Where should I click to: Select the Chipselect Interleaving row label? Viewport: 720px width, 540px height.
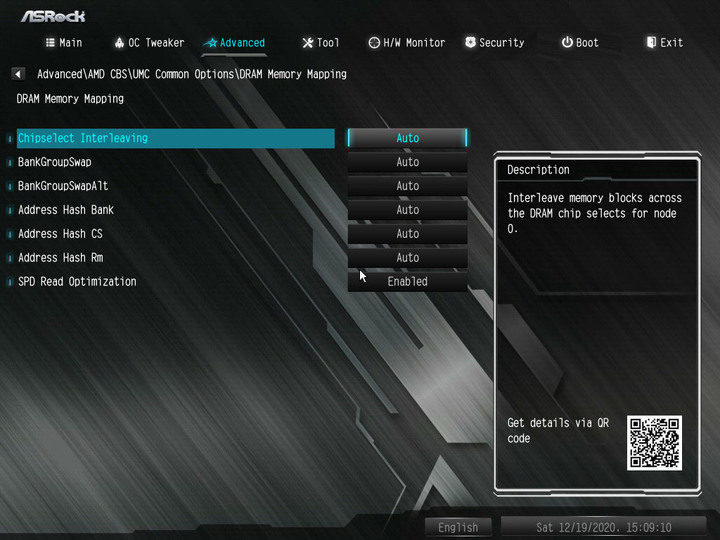83,138
